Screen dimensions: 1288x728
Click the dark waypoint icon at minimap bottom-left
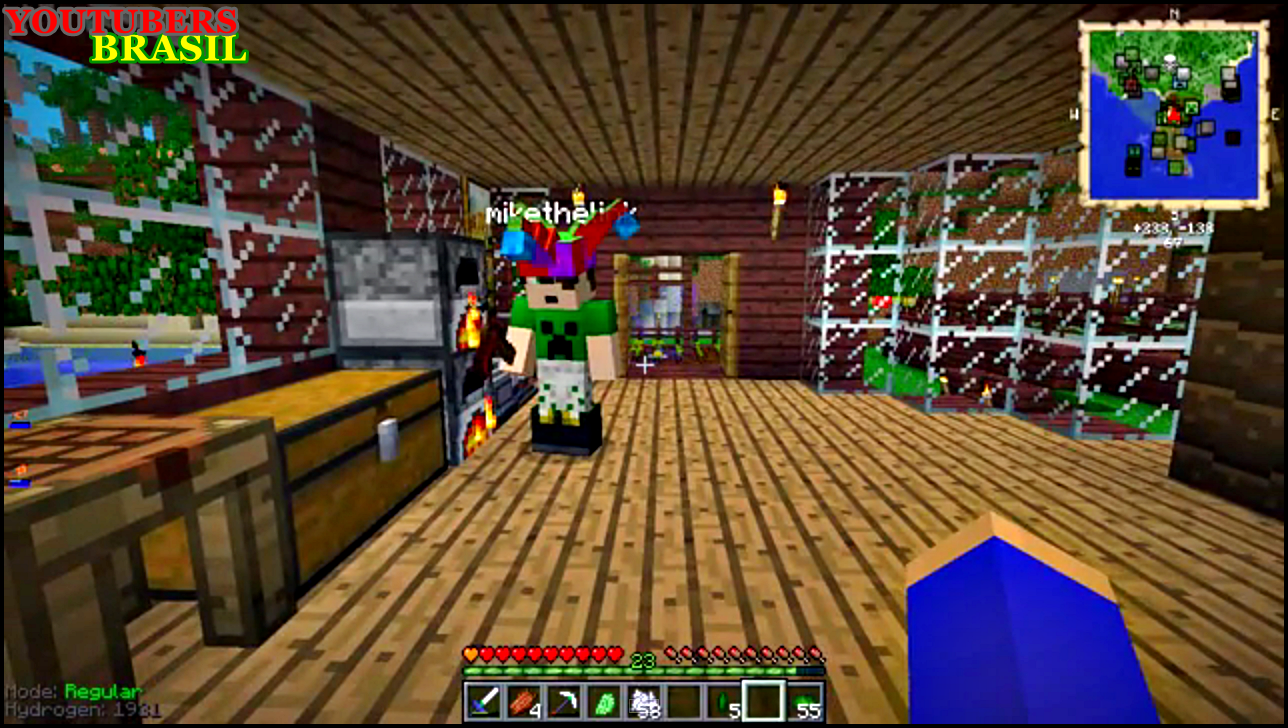tap(1132, 162)
